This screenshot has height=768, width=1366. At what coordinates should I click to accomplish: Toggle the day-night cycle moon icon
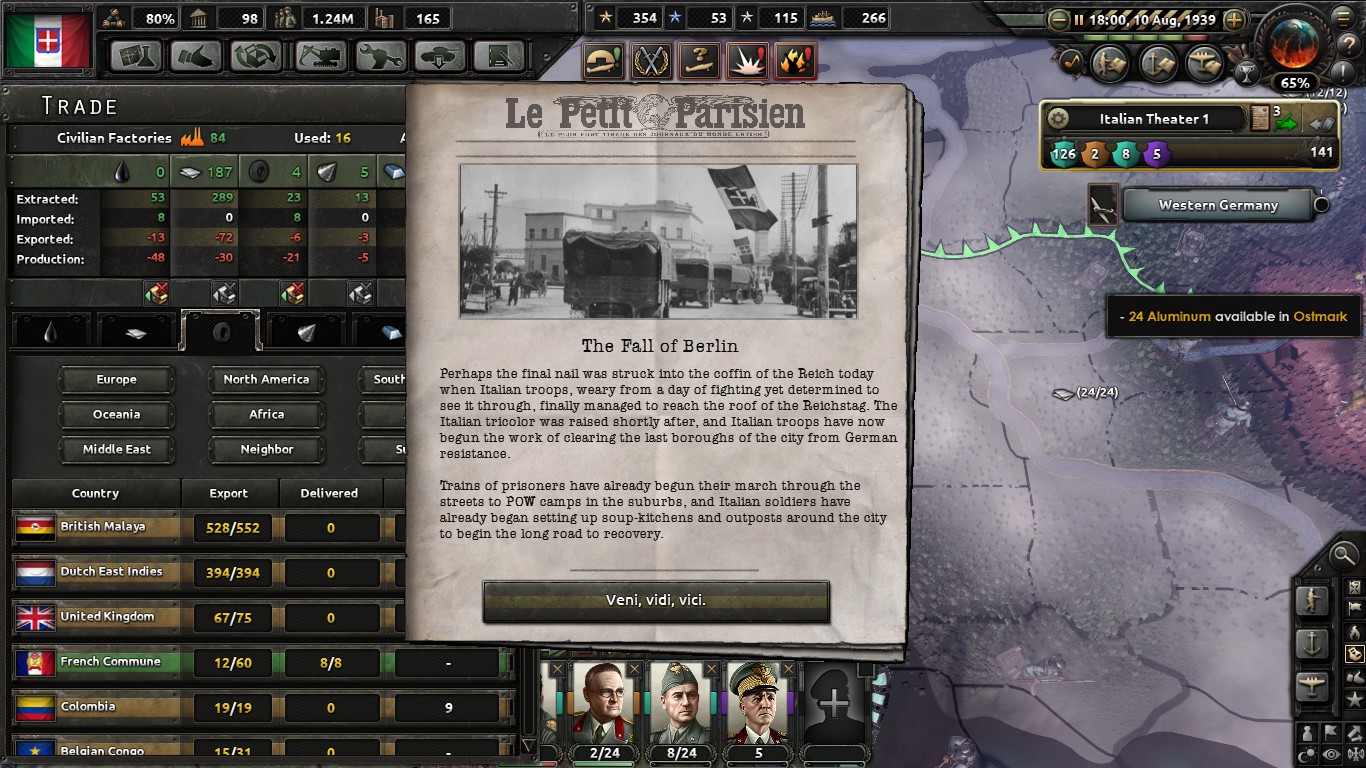pyautogui.click(x=1306, y=752)
